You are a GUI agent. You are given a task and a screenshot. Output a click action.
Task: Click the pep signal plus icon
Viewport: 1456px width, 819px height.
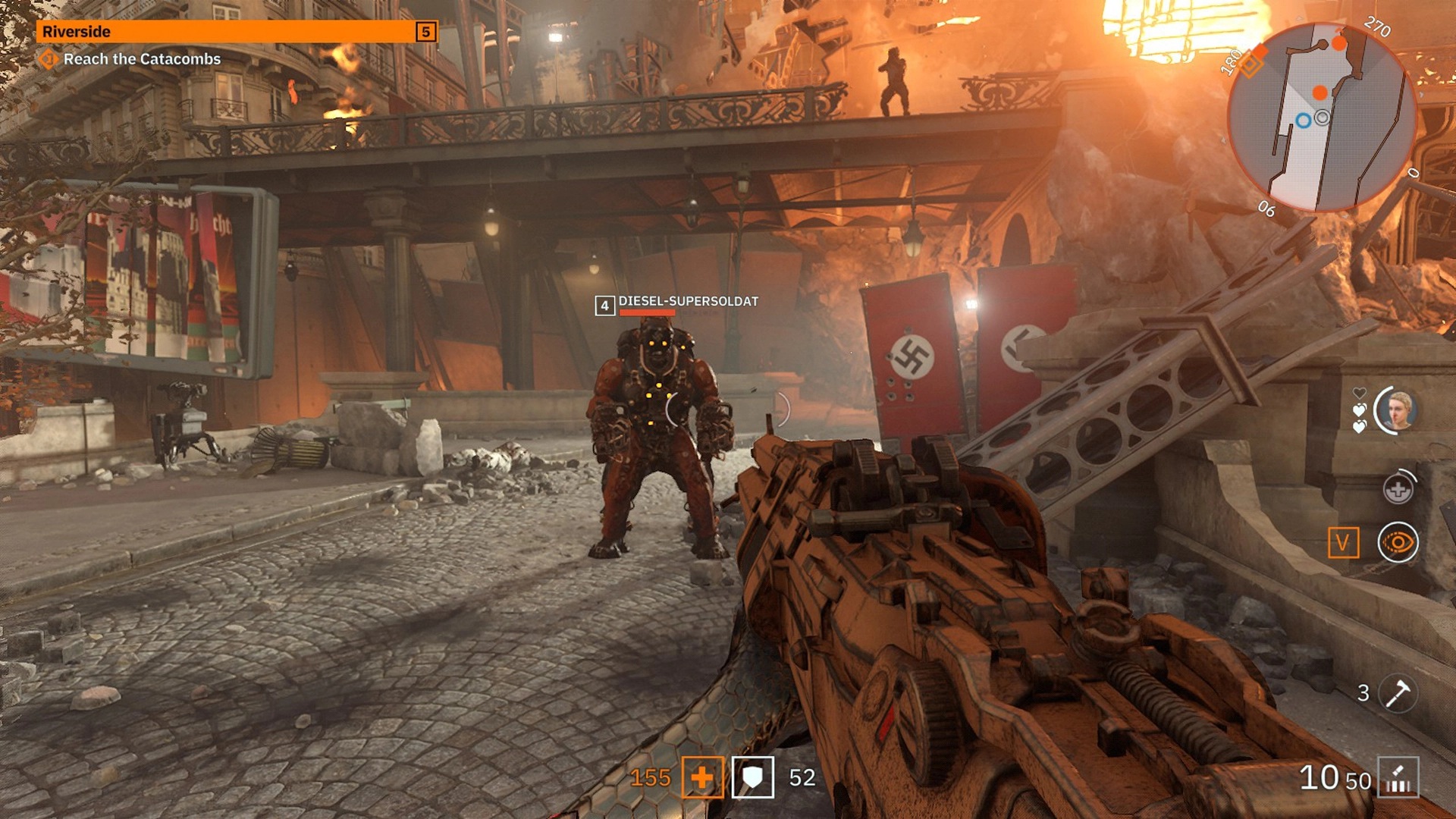tap(1398, 490)
